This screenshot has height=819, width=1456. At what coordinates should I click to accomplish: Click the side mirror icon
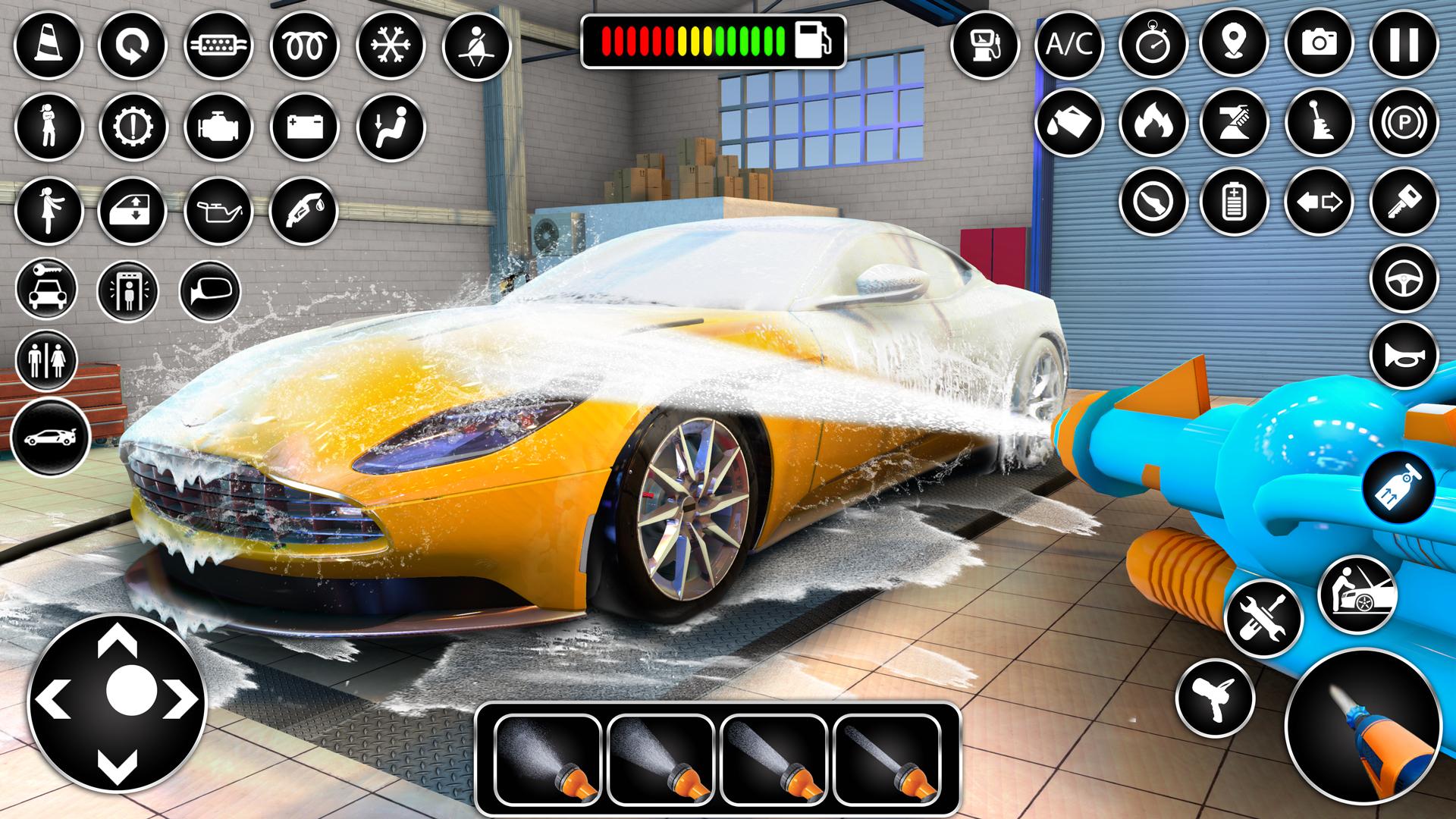tap(210, 291)
